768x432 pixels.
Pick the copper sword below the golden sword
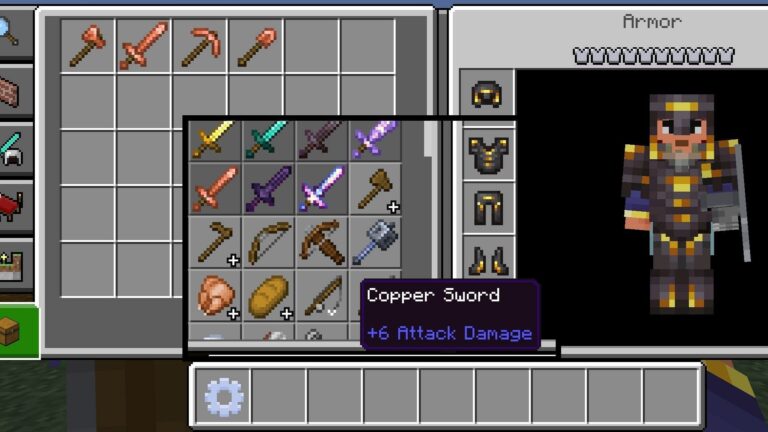pyautogui.click(x=215, y=190)
